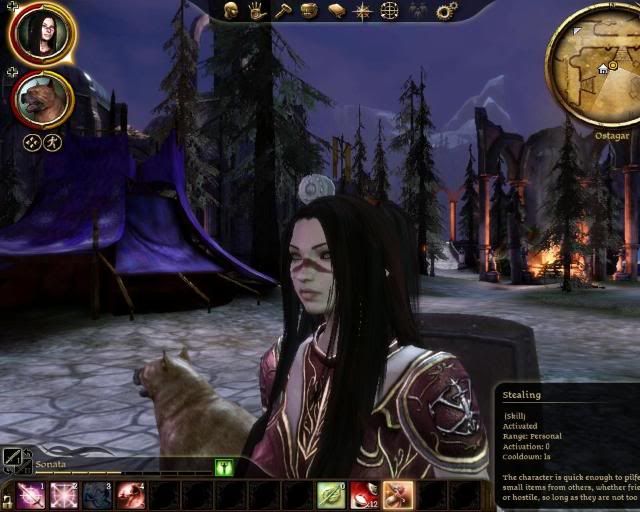The height and width of the screenshot is (512, 640).
Task: Open the compass star map icon
Action: coord(363,11)
